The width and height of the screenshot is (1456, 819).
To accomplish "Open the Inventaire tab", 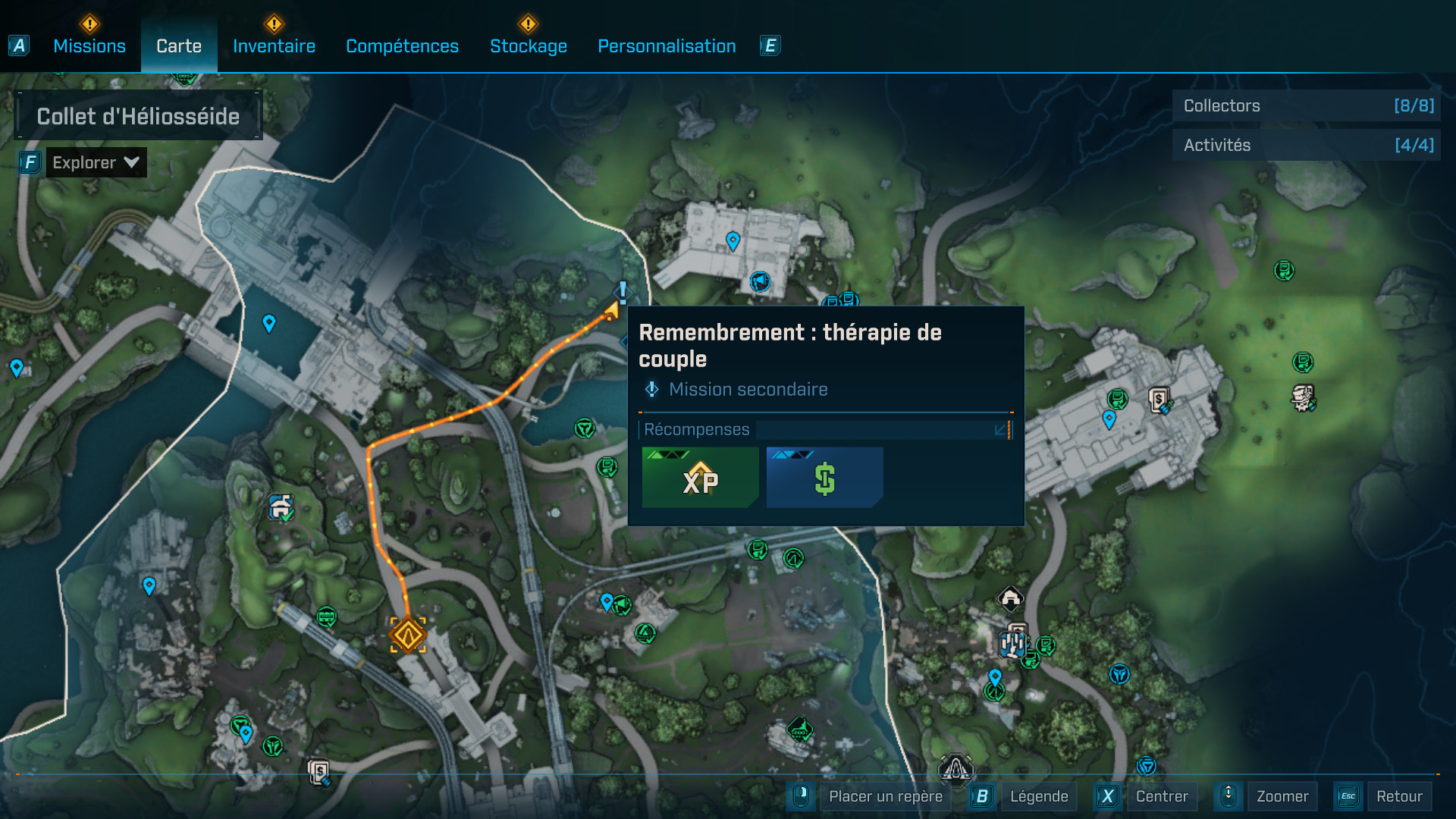I will click(274, 46).
